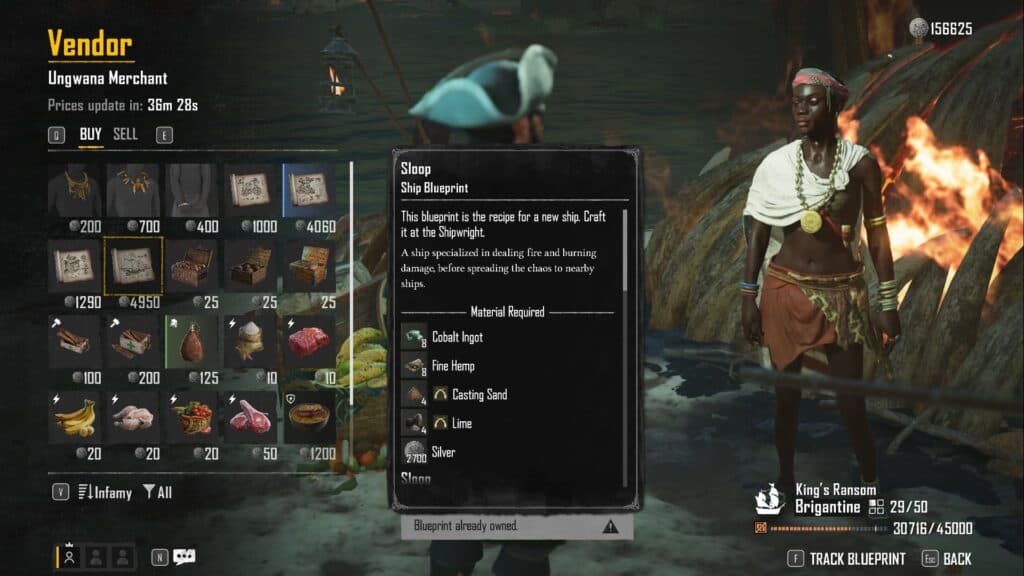Select the fruit basket item
This screenshot has height=576, width=1024.
pyautogui.click(x=192, y=416)
